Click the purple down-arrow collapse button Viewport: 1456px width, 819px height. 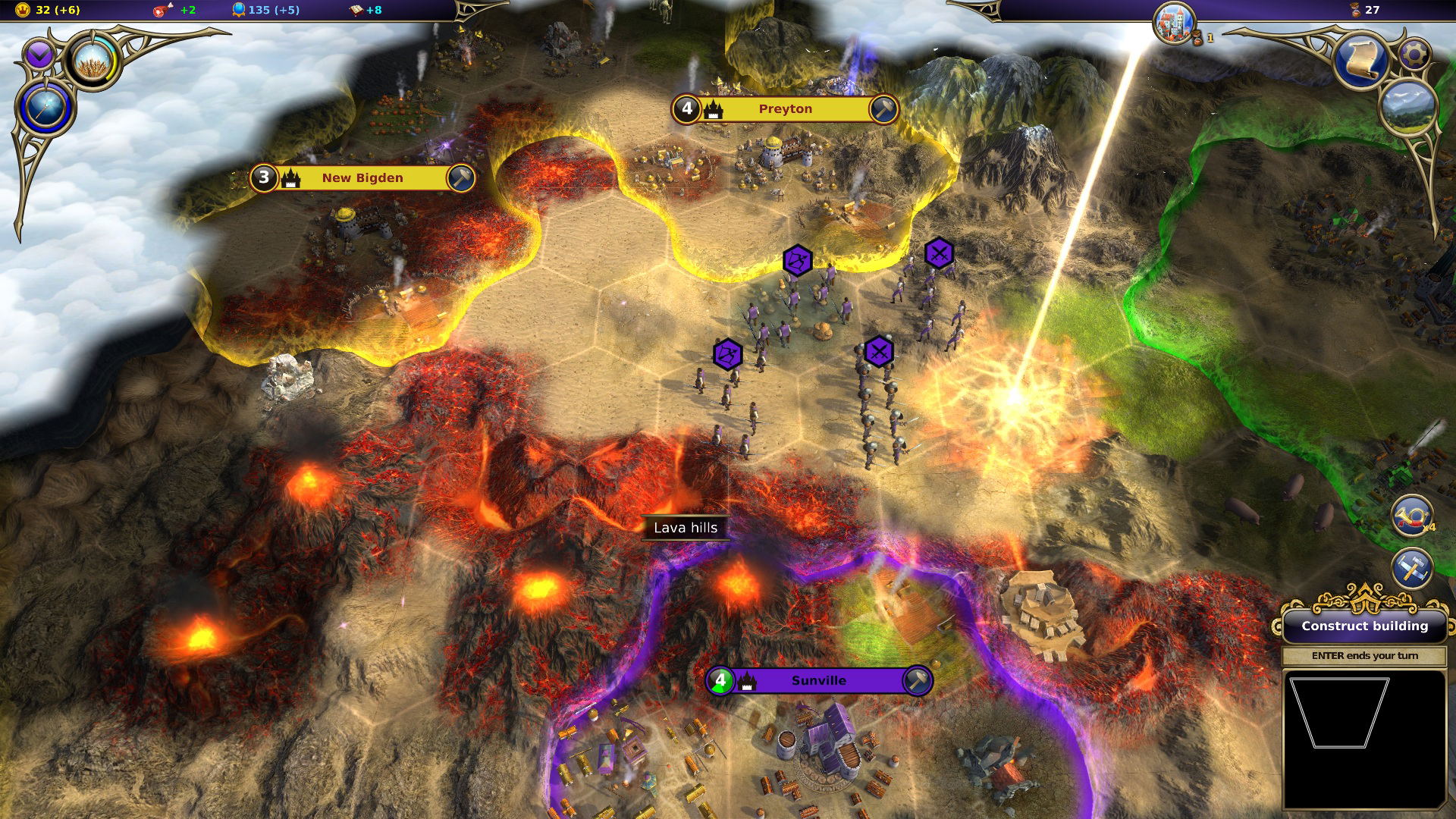[39, 55]
